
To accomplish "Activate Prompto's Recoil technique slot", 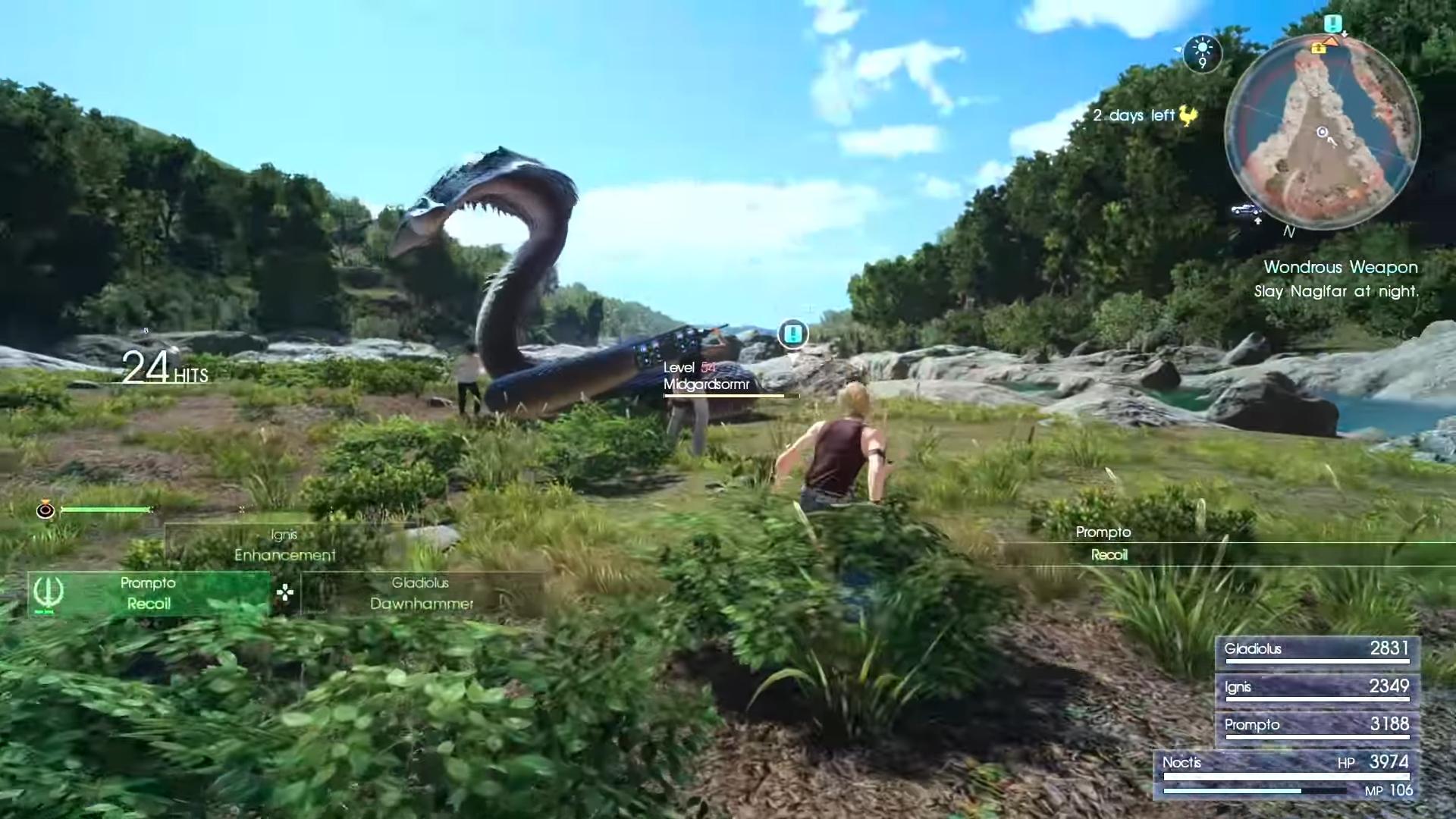I will click(148, 594).
